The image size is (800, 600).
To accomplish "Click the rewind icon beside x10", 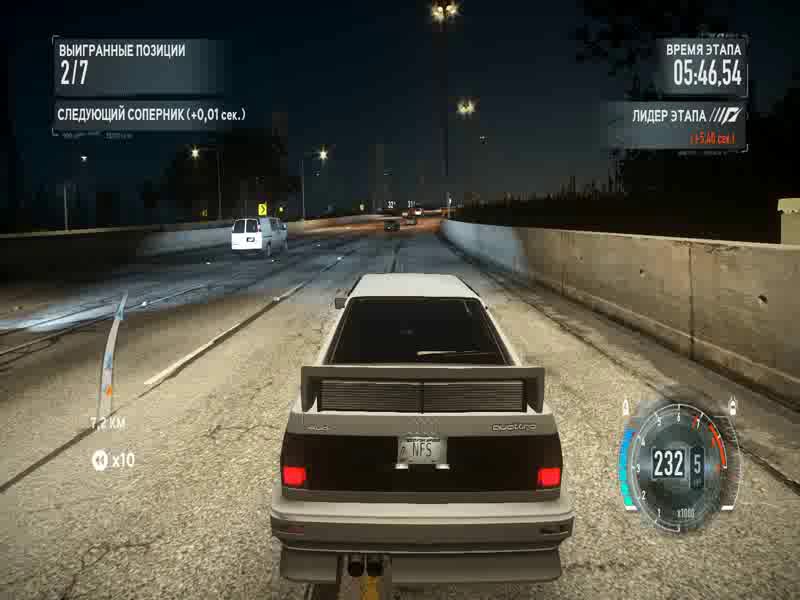I will (99, 460).
